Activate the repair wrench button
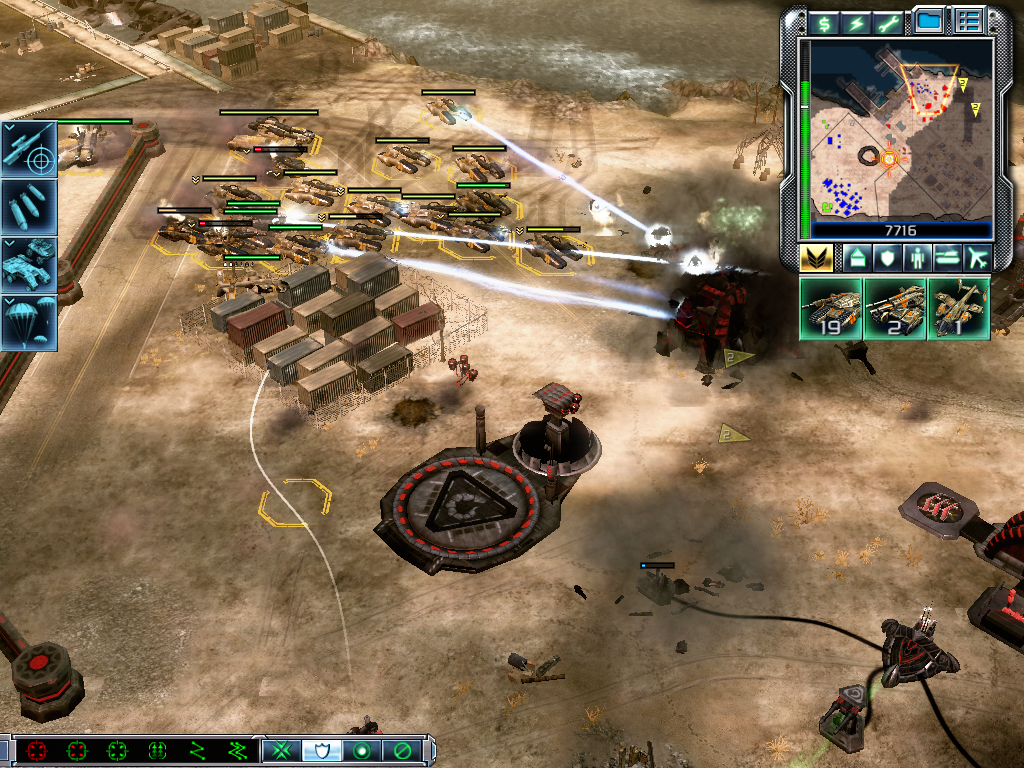1024x768 pixels. tap(889, 22)
